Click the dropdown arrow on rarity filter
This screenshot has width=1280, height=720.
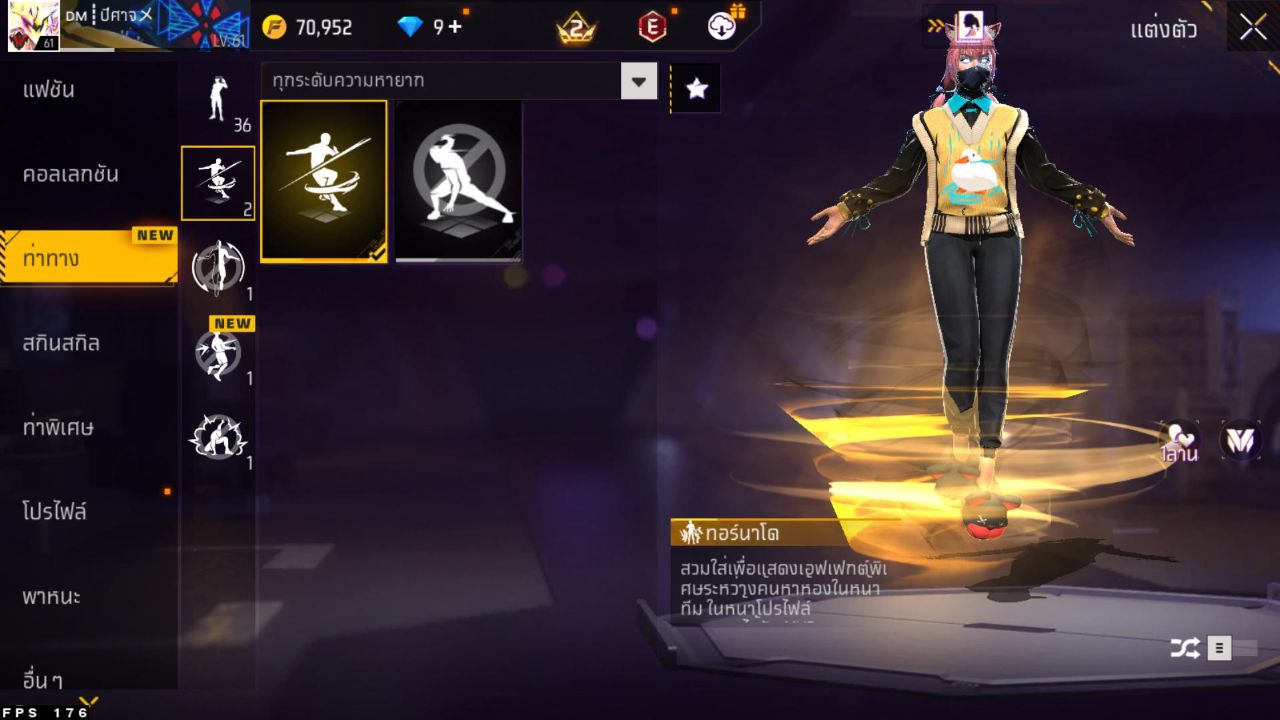[x=637, y=82]
